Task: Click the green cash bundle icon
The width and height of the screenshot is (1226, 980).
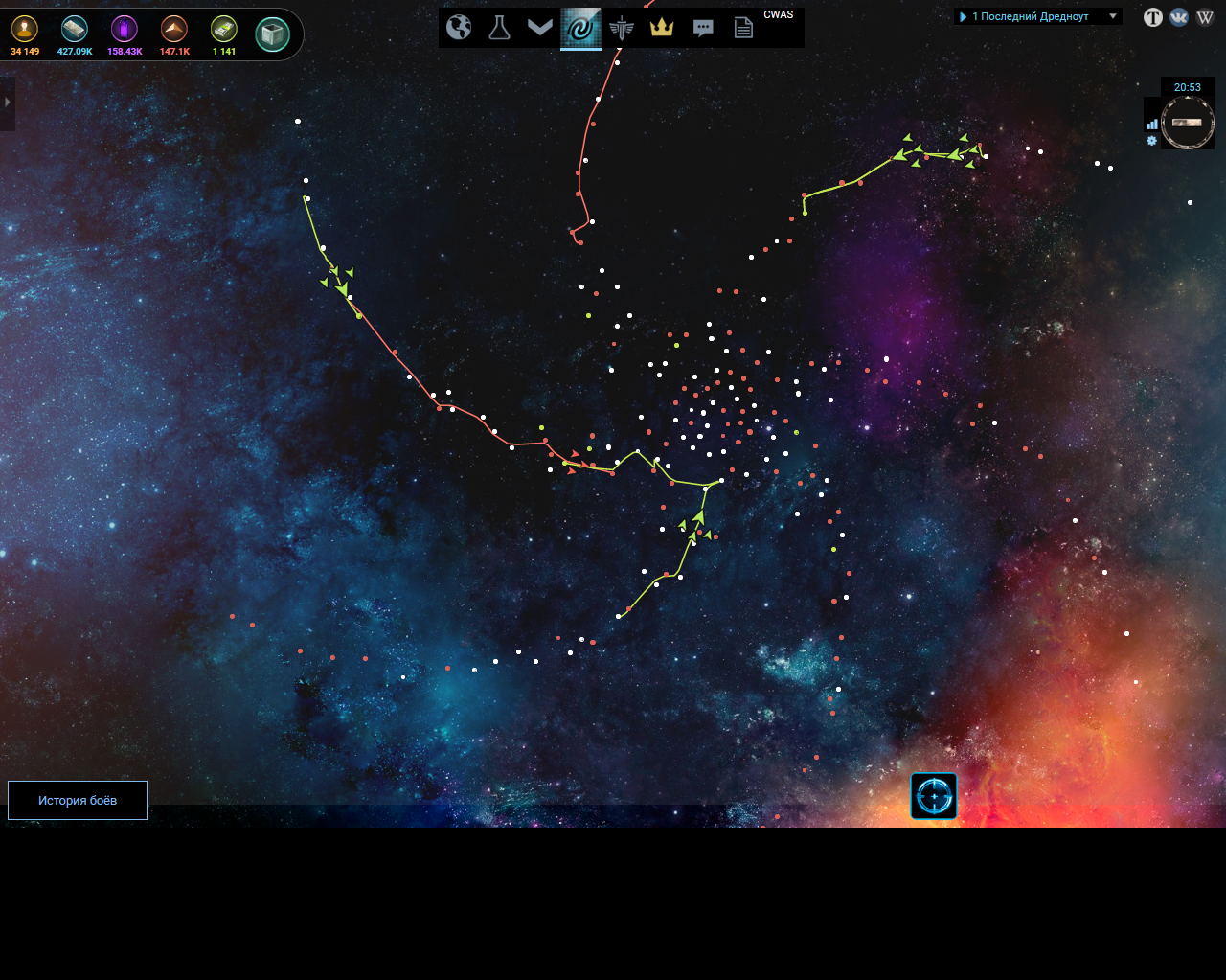Action: point(224,29)
